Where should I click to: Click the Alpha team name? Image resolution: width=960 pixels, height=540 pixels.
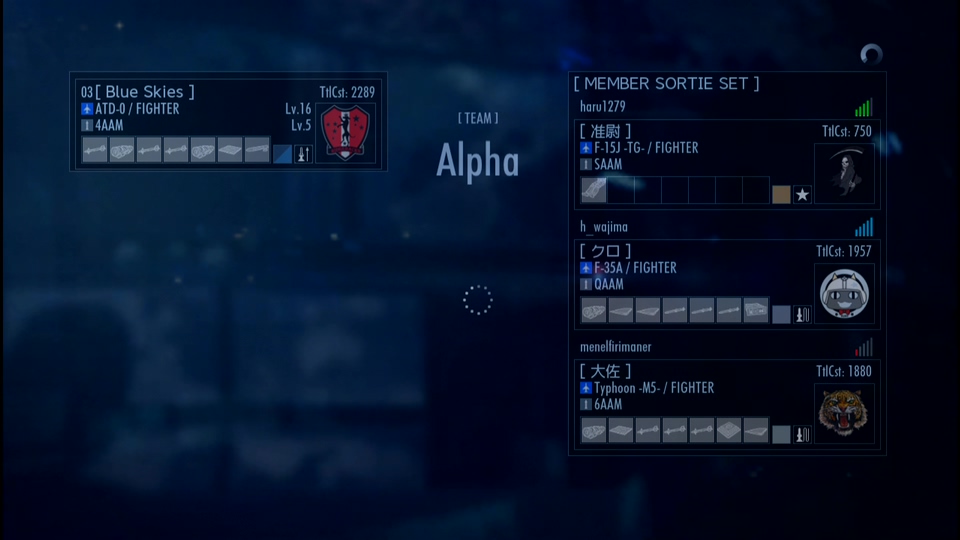478,161
